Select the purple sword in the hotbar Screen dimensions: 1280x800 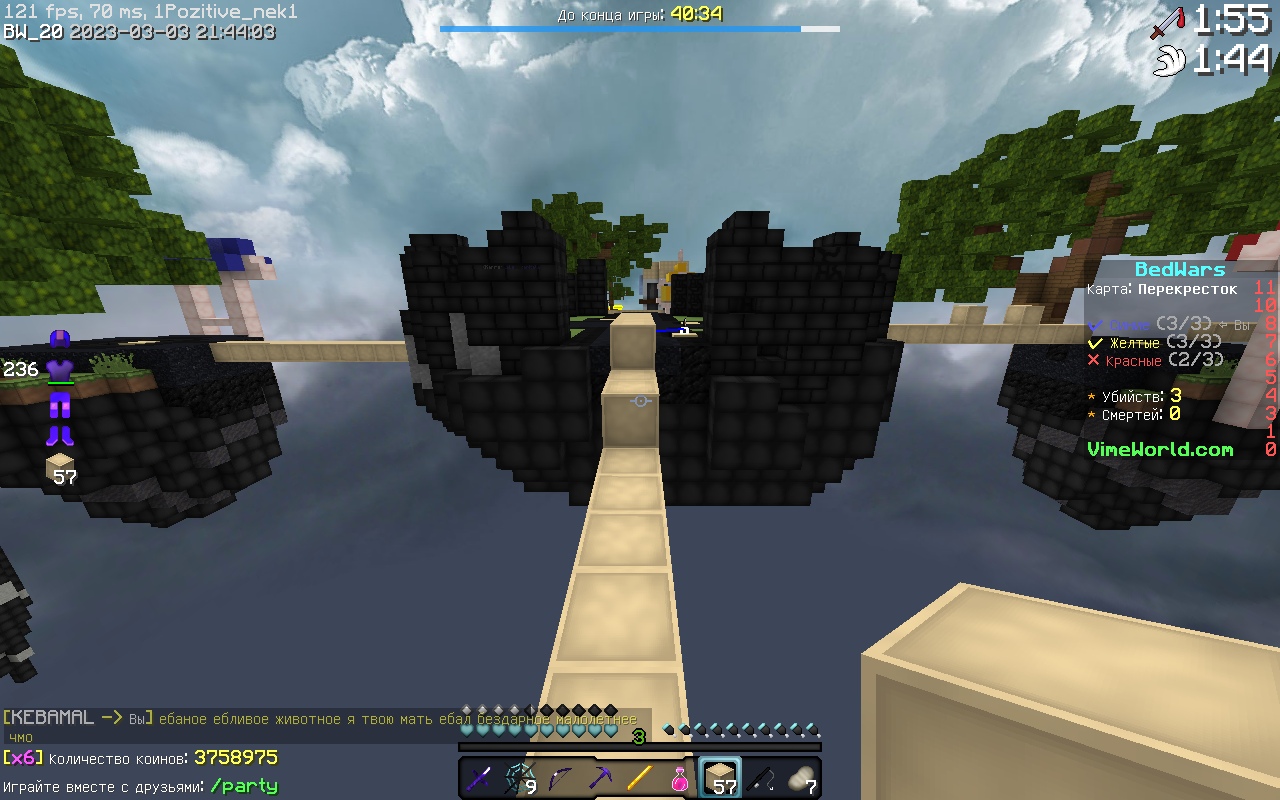pos(480,778)
